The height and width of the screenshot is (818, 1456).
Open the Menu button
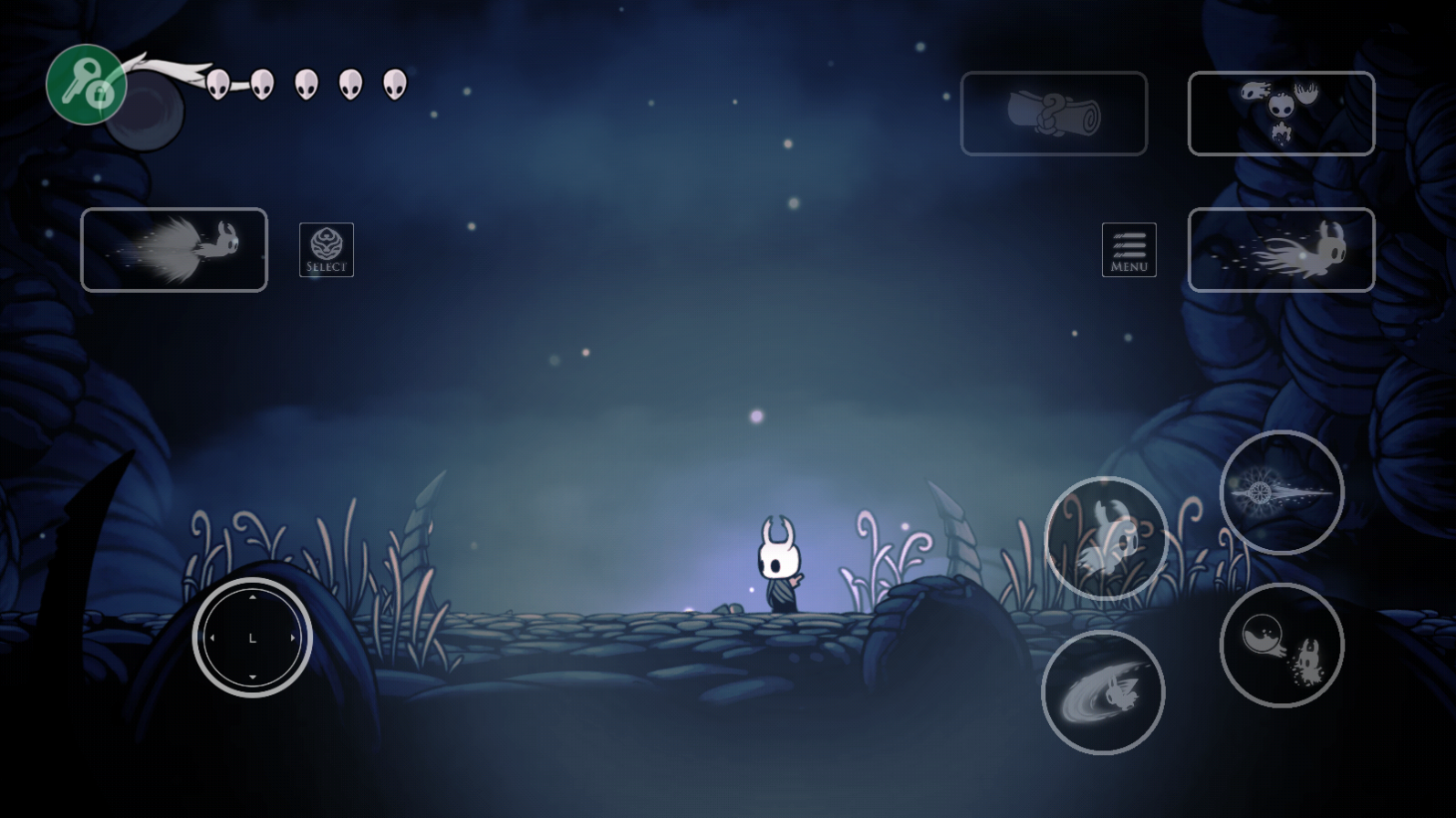click(x=1128, y=250)
